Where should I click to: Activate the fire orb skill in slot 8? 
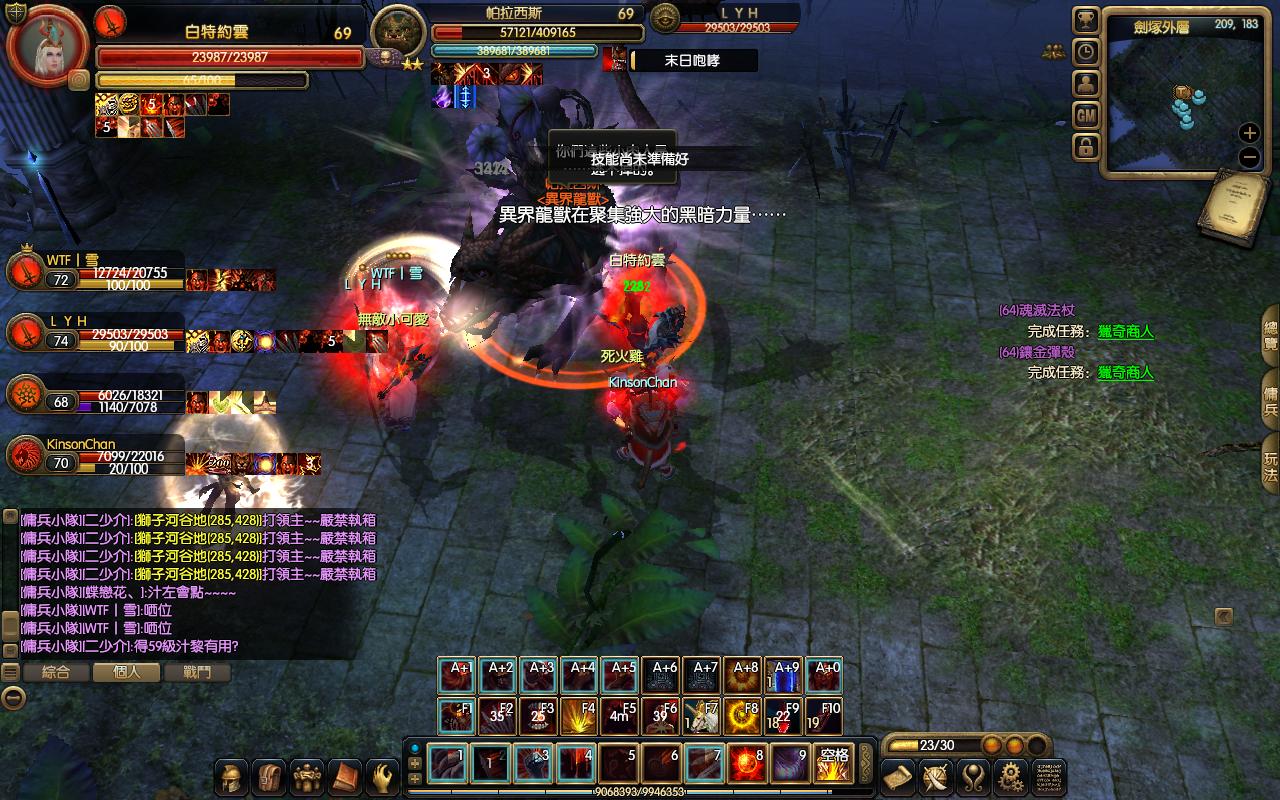point(747,764)
